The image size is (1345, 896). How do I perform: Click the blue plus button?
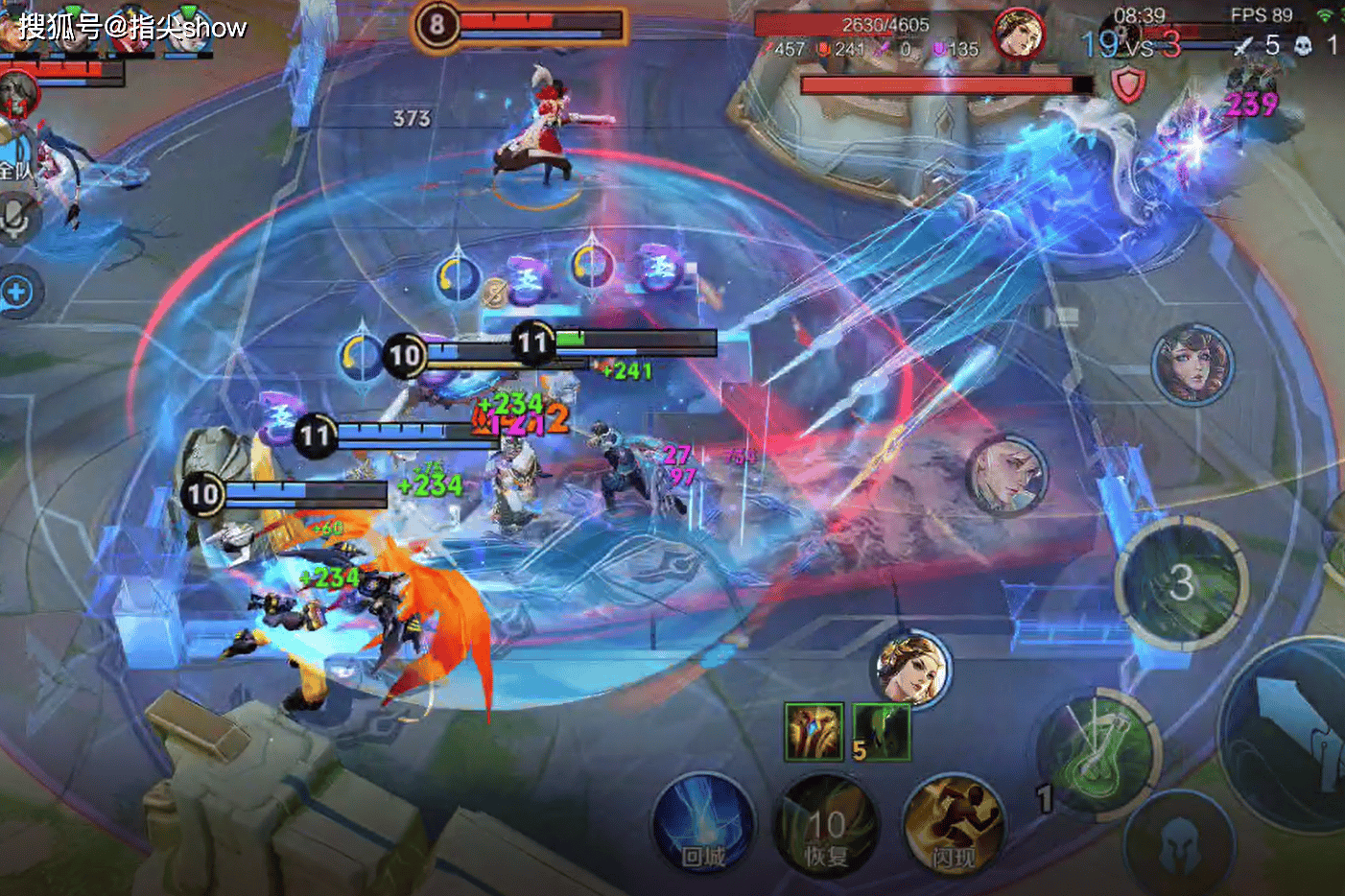pos(16,292)
